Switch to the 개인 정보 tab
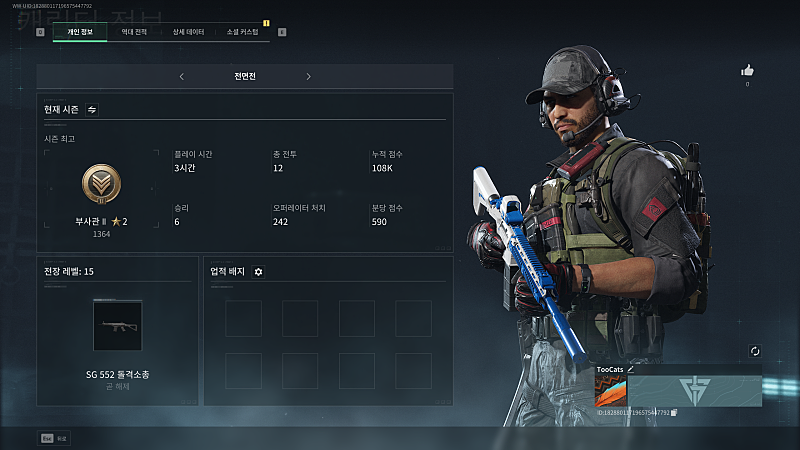The height and width of the screenshot is (450, 800). click(x=79, y=32)
